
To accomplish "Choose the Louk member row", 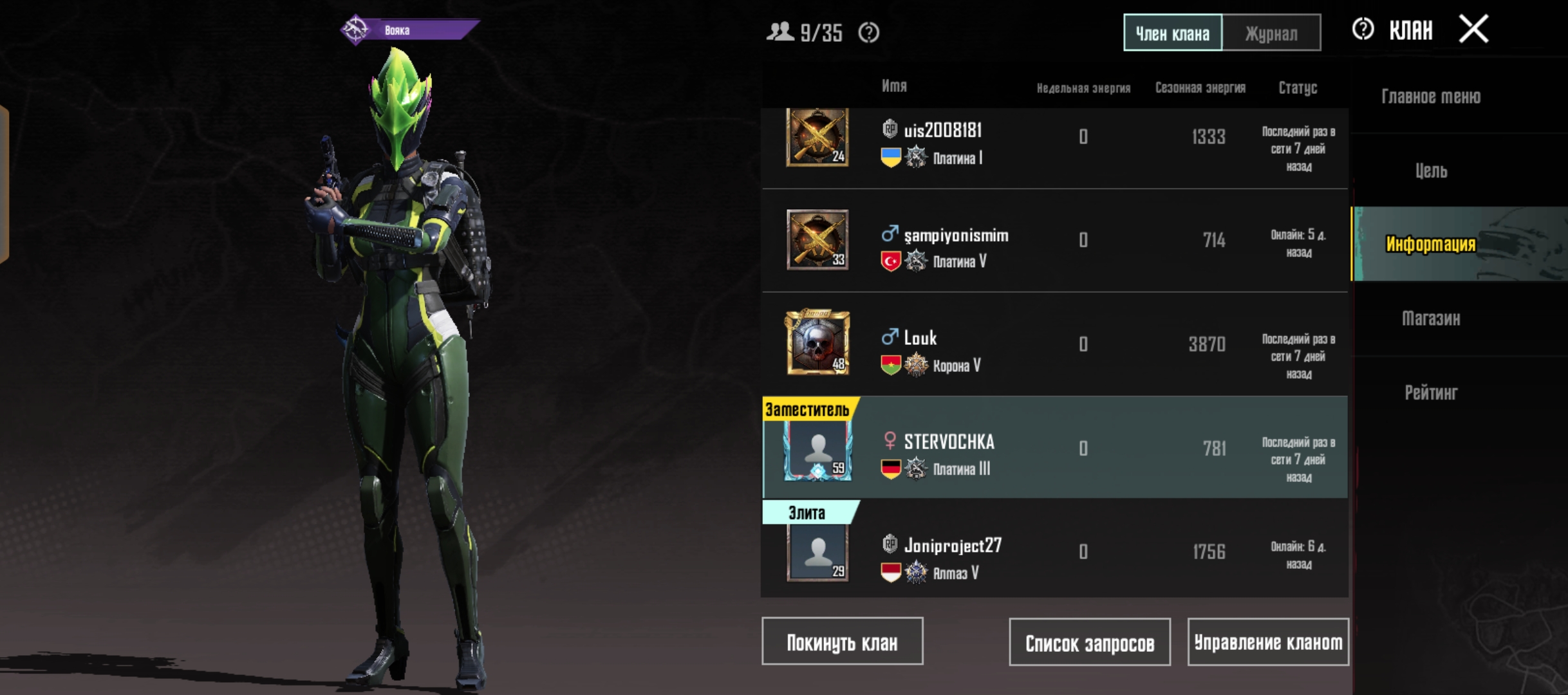I will [1054, 344].
